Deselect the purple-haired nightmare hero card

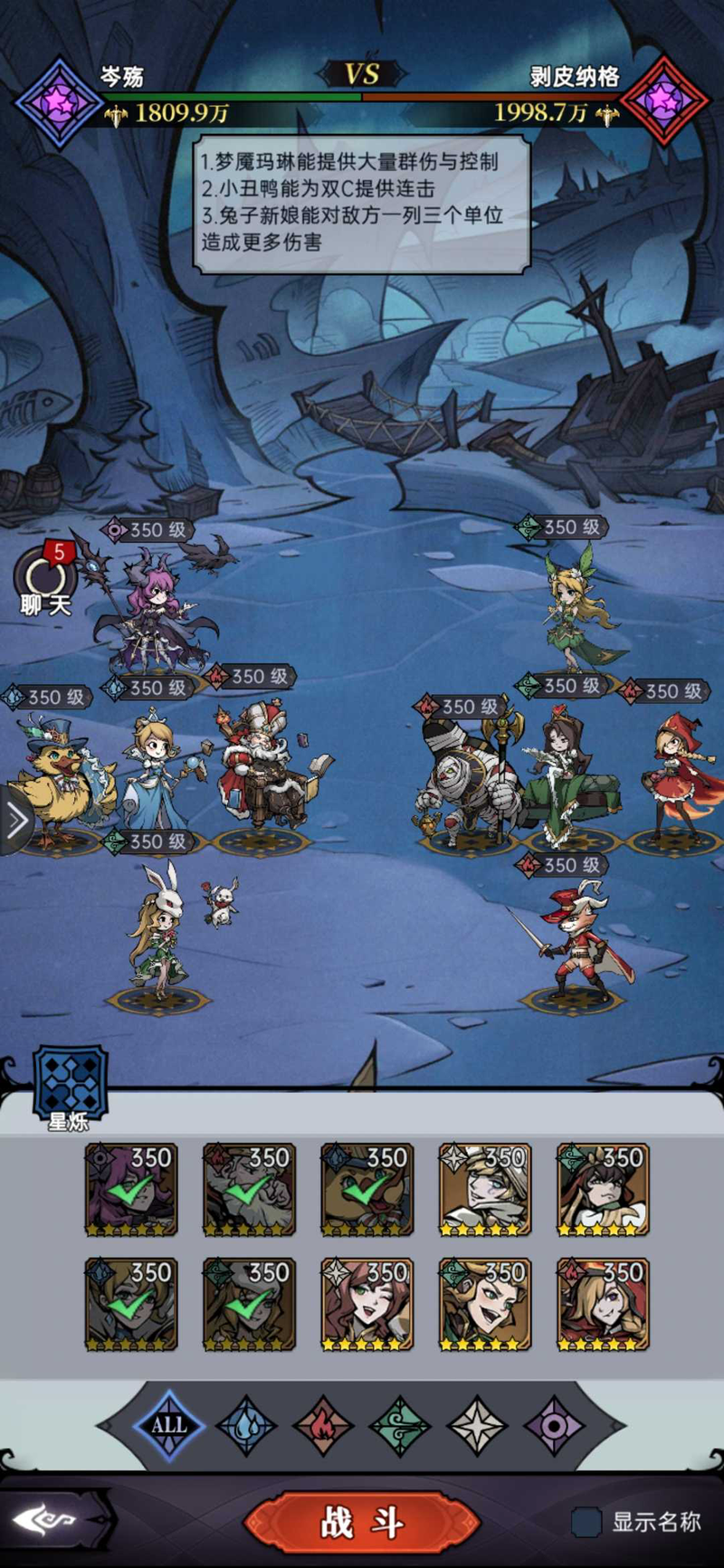pos(131,1190)
